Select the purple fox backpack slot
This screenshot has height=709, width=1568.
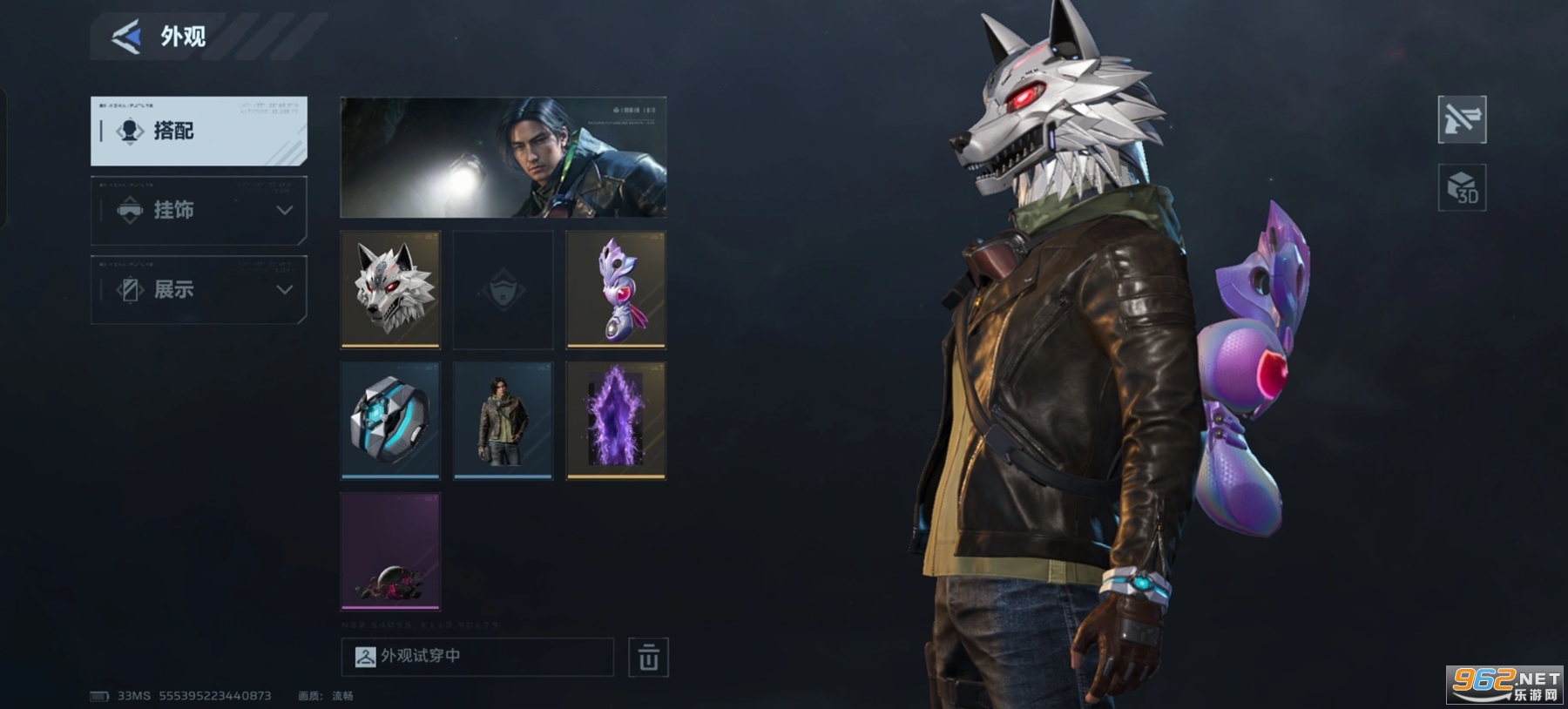tap(616, 289)
